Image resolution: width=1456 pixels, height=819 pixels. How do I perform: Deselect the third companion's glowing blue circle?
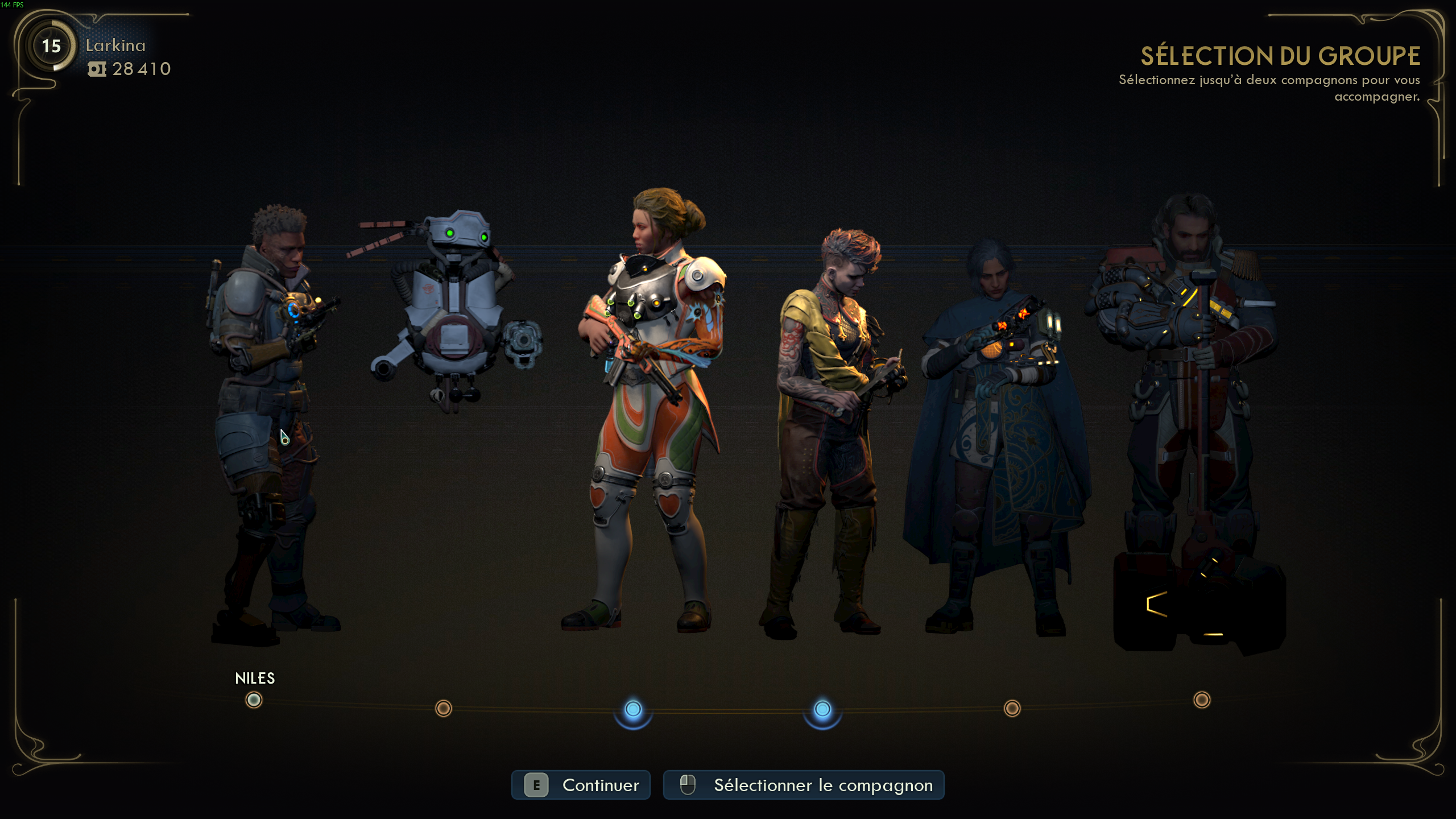[x=632, y=709]
